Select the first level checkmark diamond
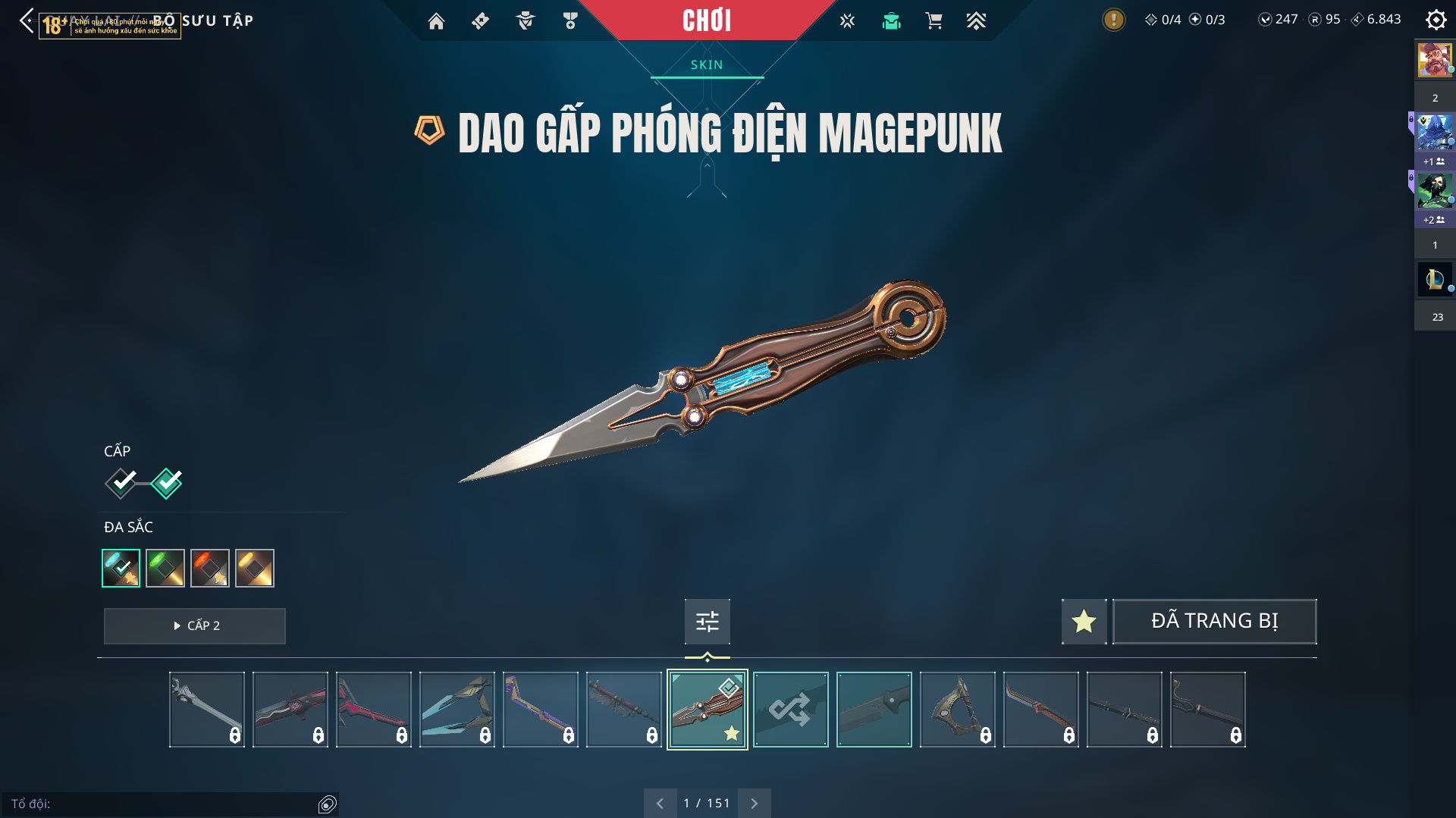This screenshot has width=1456, height=818. (x=121, y=483)
